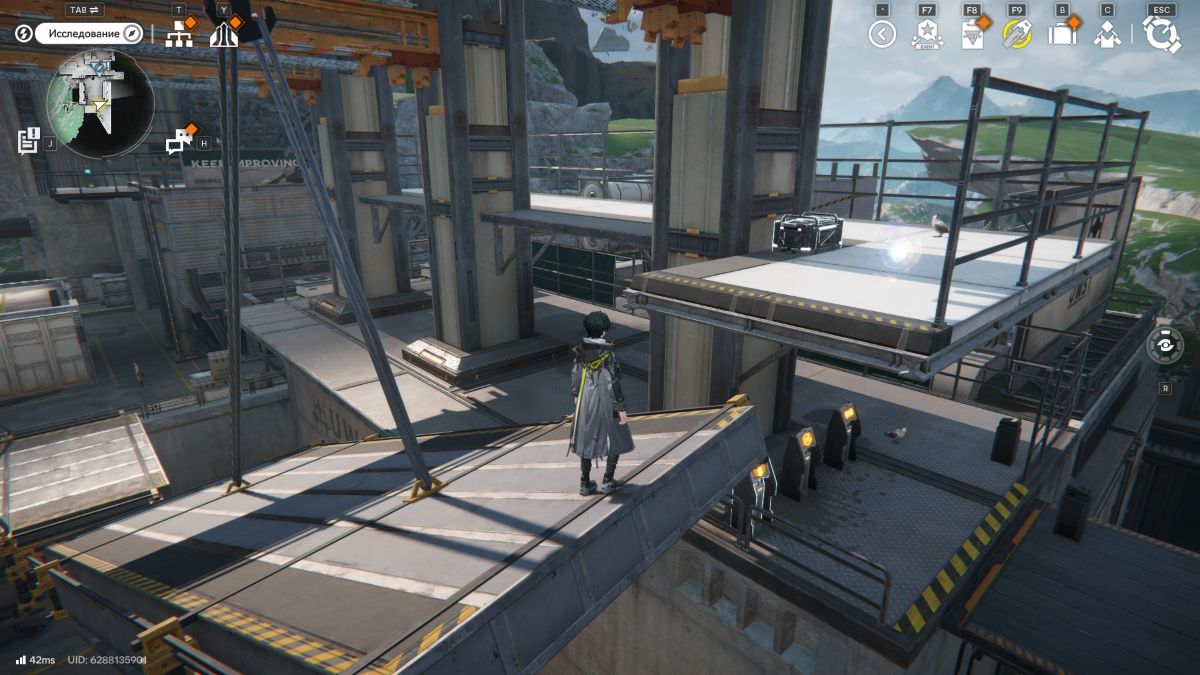Click the lightning bolt mode icon
Screen dimensions: 1200x675
(24, 33)
